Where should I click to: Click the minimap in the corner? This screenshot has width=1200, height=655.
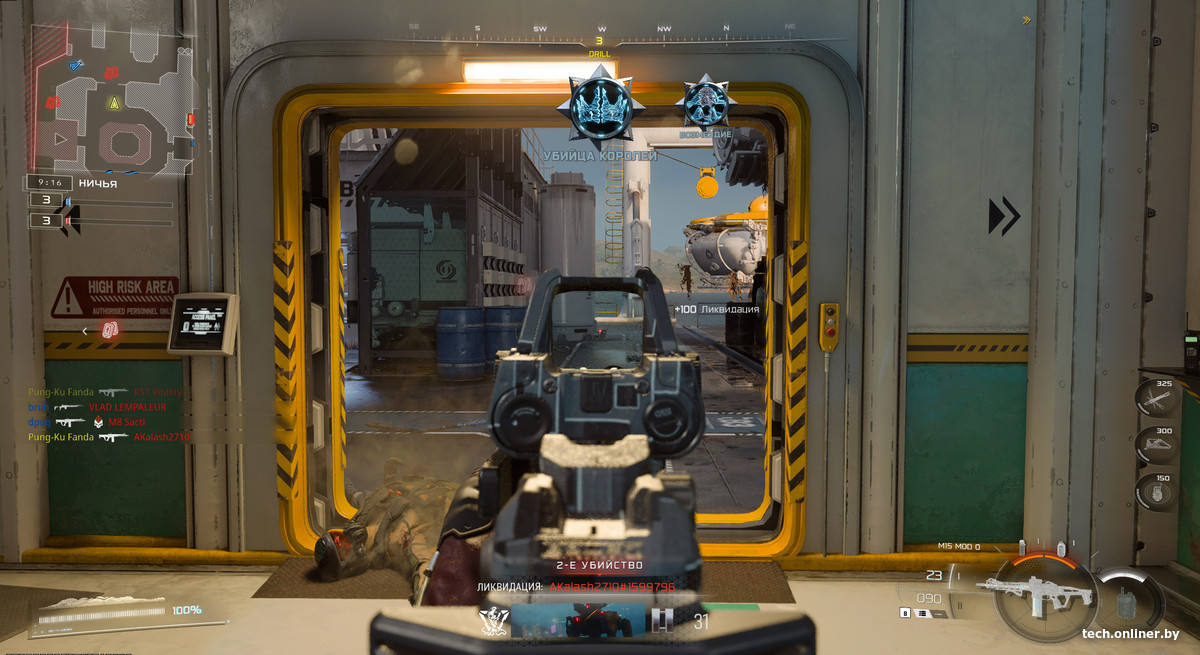(x=110, y=98)
